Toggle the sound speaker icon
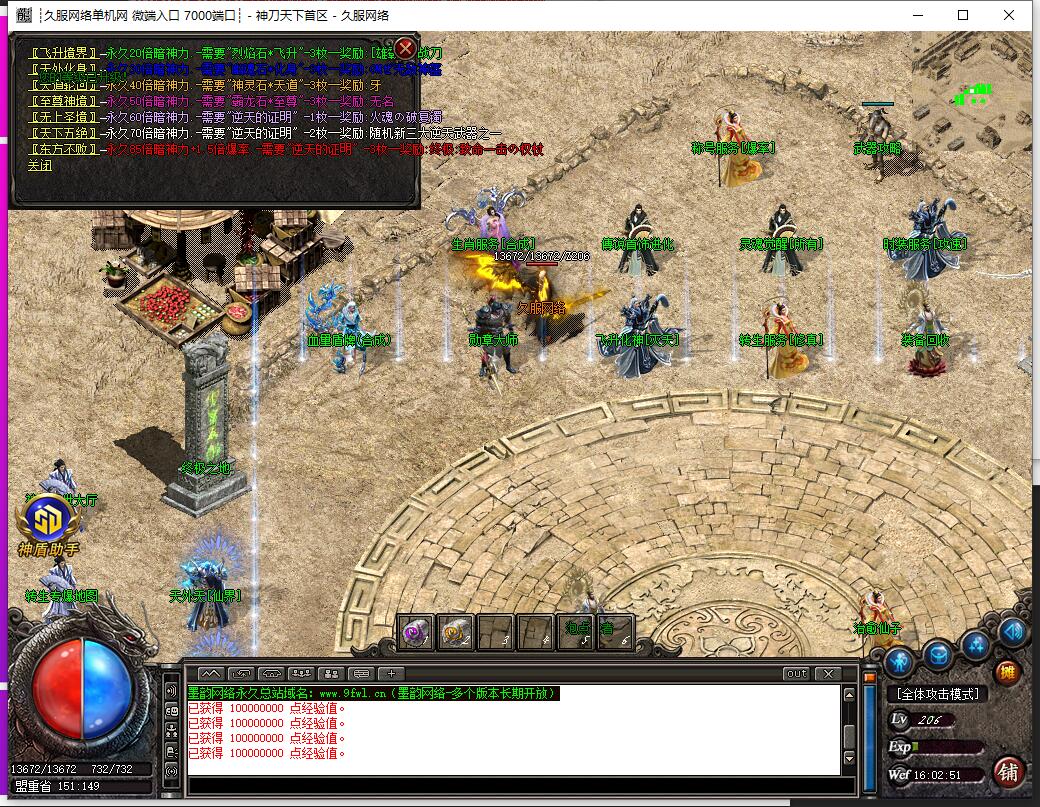 (1012, 632)
